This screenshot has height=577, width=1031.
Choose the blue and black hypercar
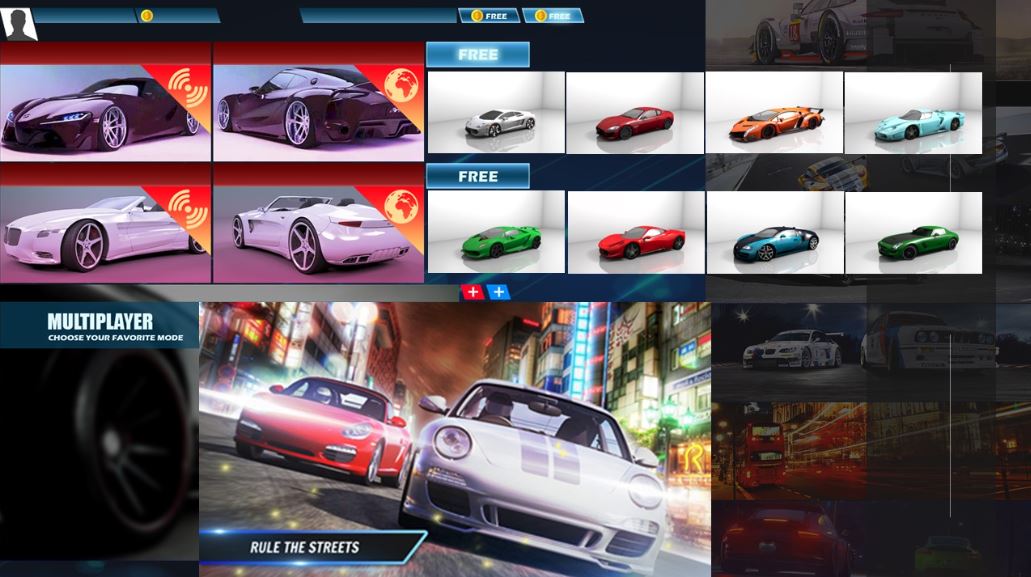tap(774, 233)
